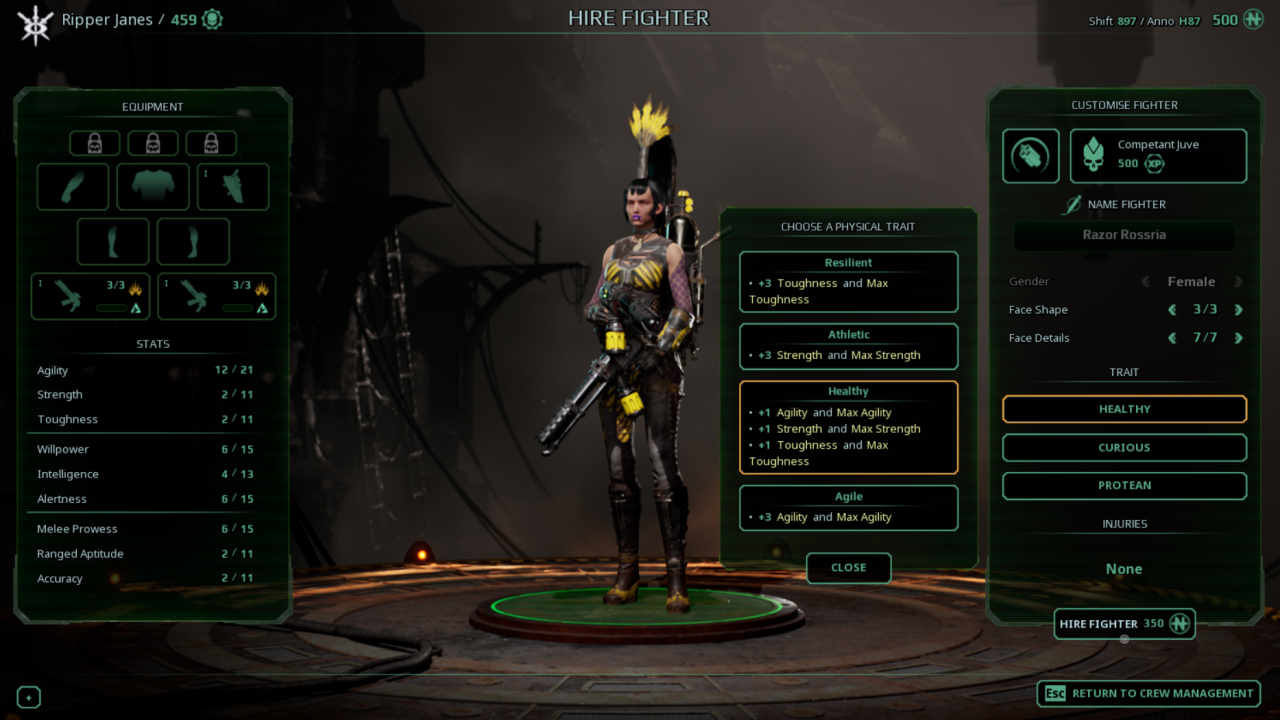Select the Athletic trait option
1280x720 pixels.
848,346
